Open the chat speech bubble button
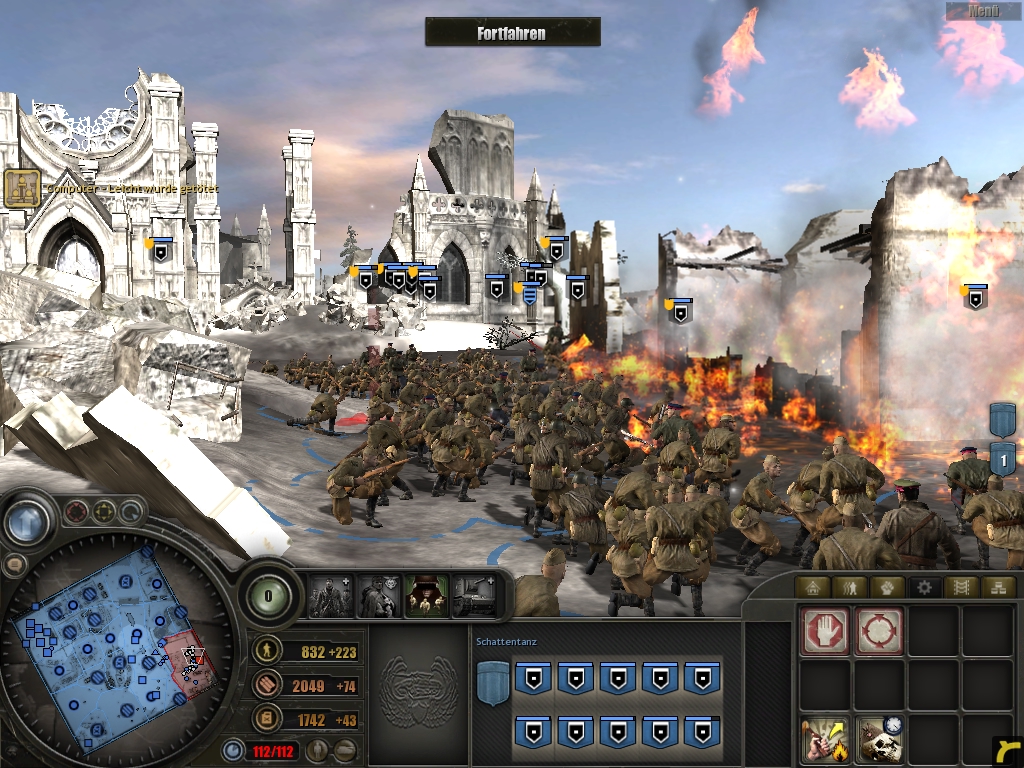The height and width of the screenshot is (768, 1024). [x=14, y=565]
